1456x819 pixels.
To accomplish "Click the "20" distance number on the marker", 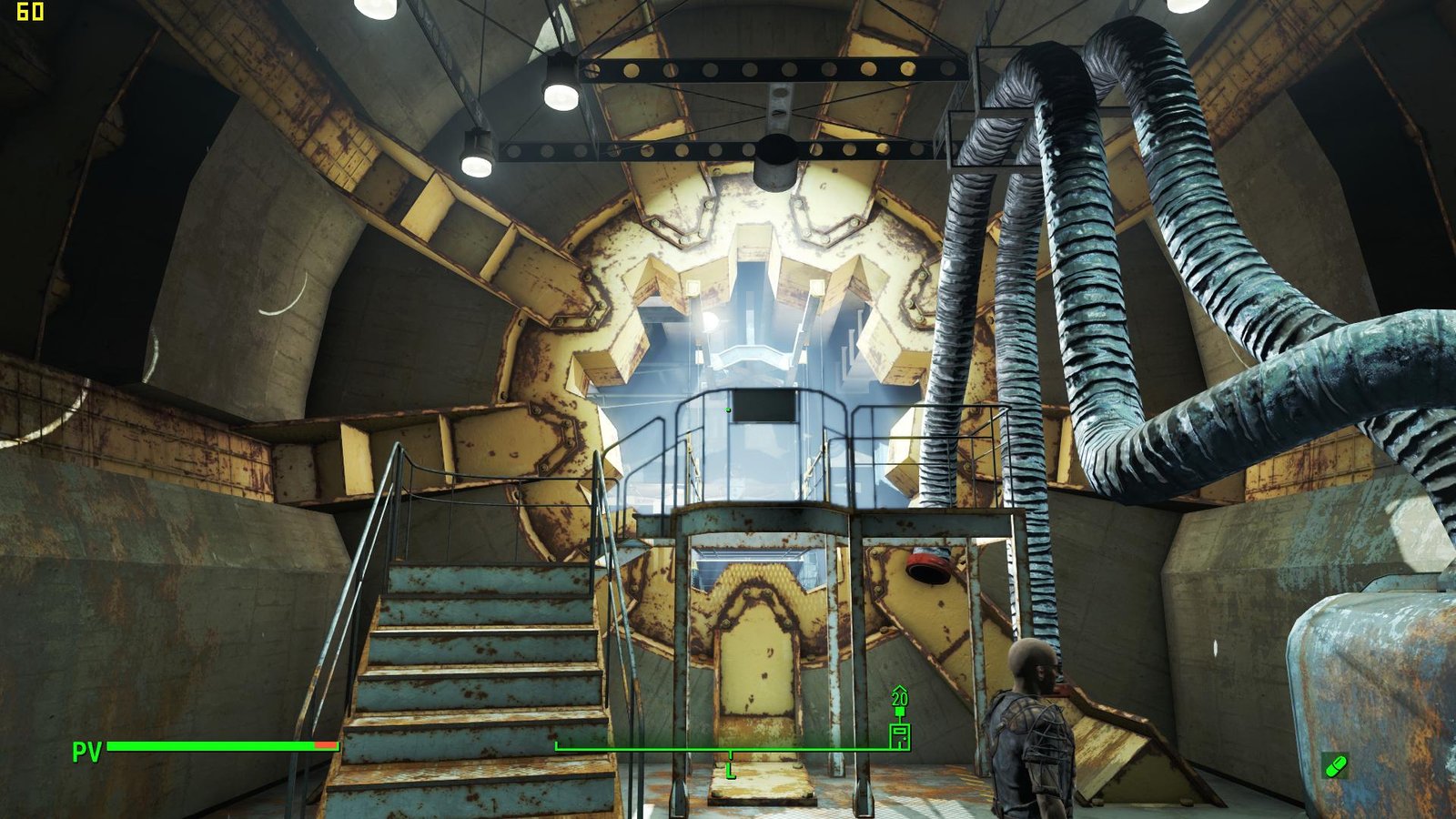I will 900,698.
